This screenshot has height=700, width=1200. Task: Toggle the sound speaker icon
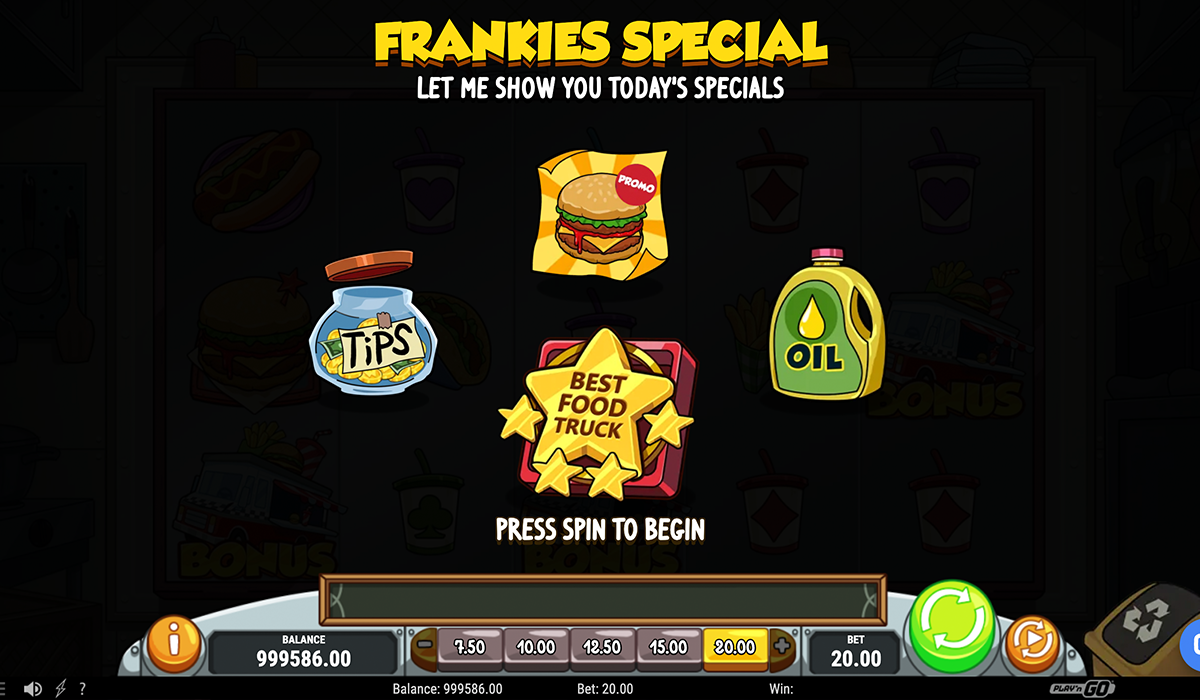click(34, 689)
